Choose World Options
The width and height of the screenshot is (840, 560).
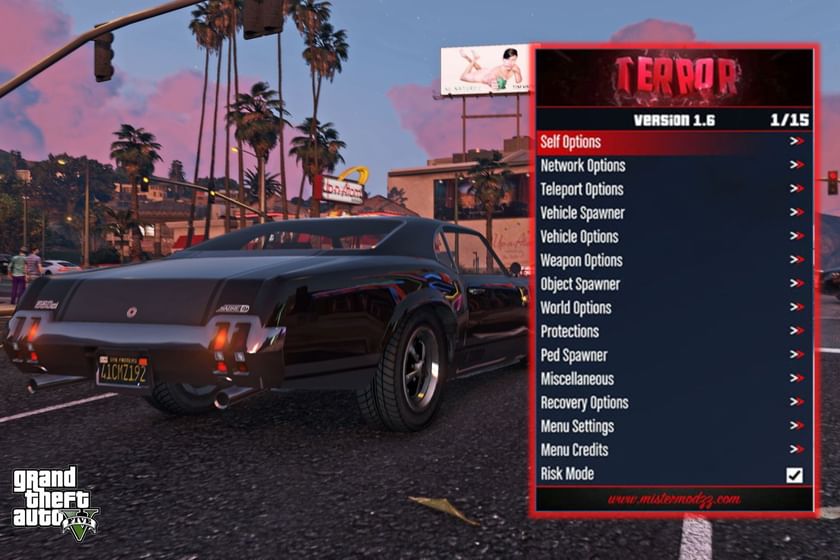[x=576, y=308]
